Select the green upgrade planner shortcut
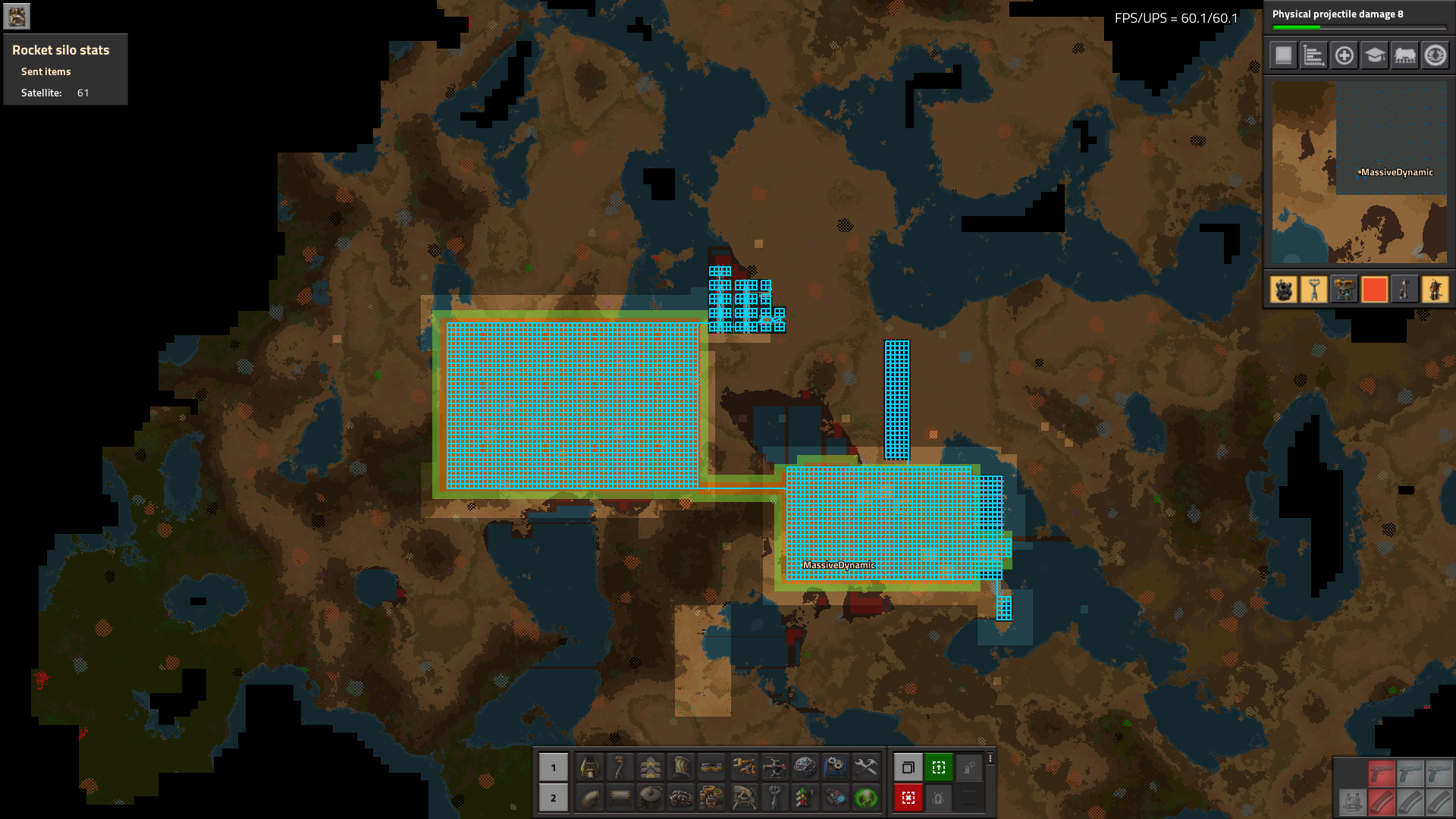Image resolution: width=1456 pixels, height=819 pixels. click(939, 767)
